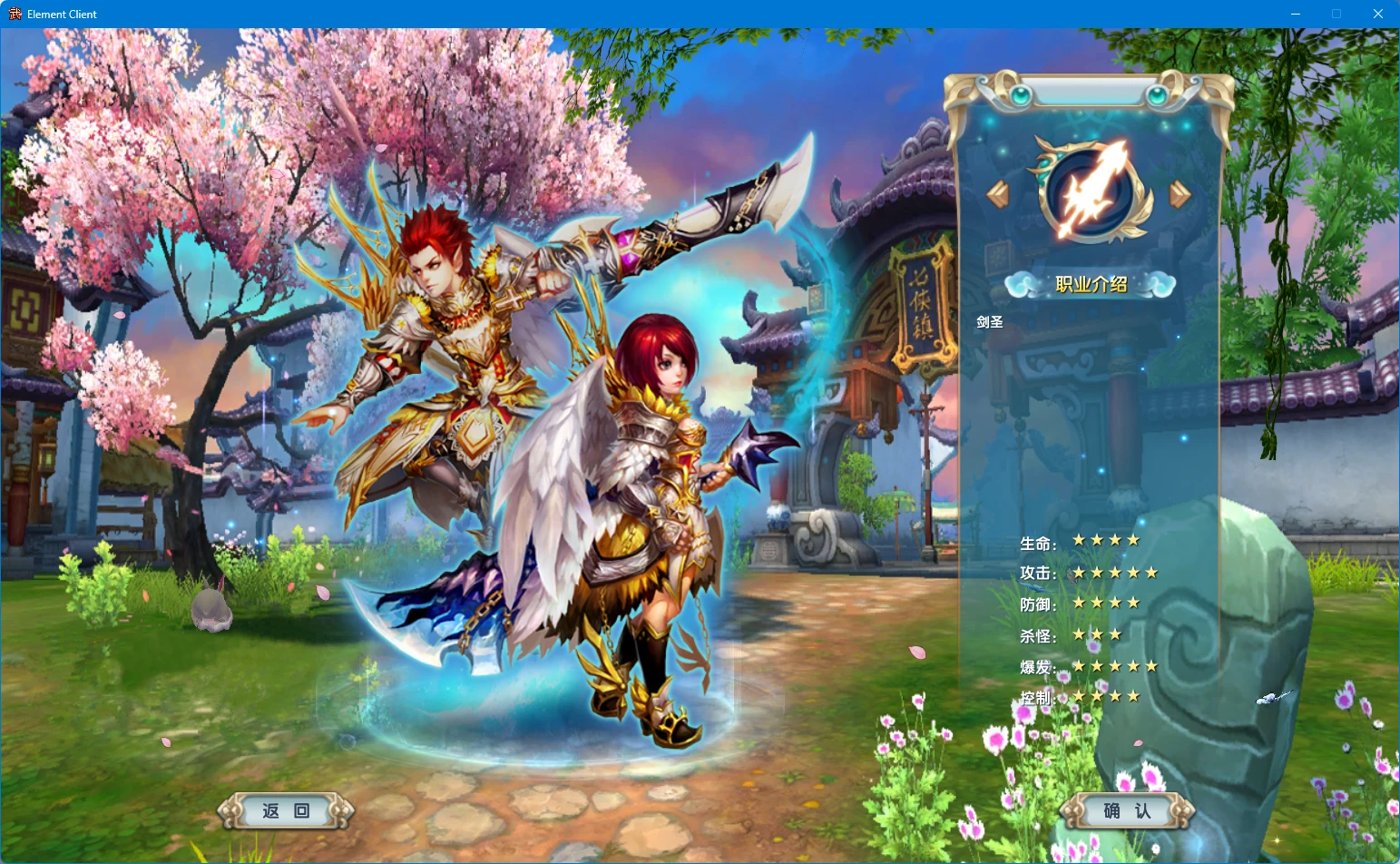The height and width of the screenshot is (864, 1400).
Task: Select the 剑圣 class name label
Action: [989, 322]
